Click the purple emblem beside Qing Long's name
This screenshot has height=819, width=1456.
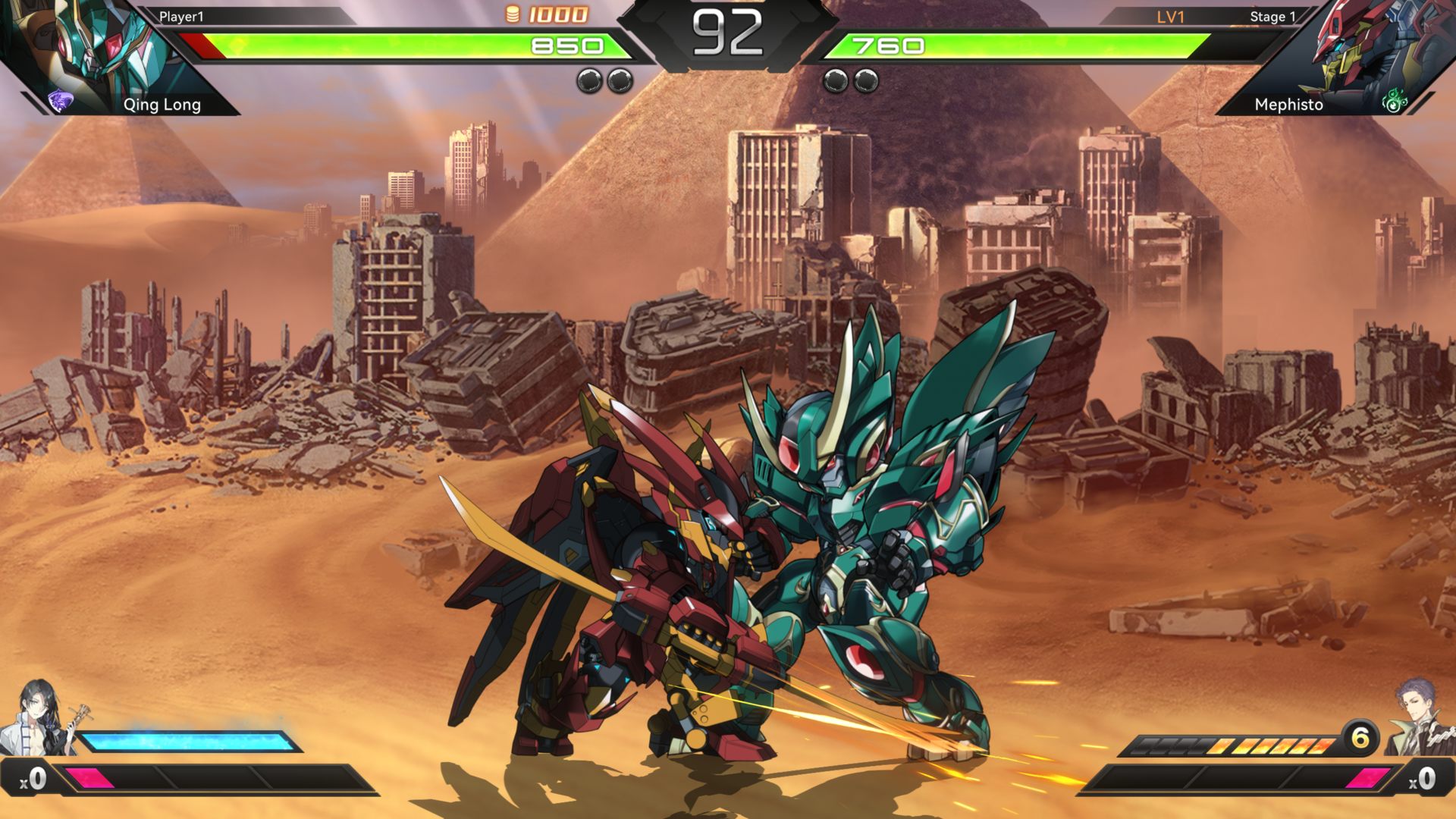click(60, 101)
